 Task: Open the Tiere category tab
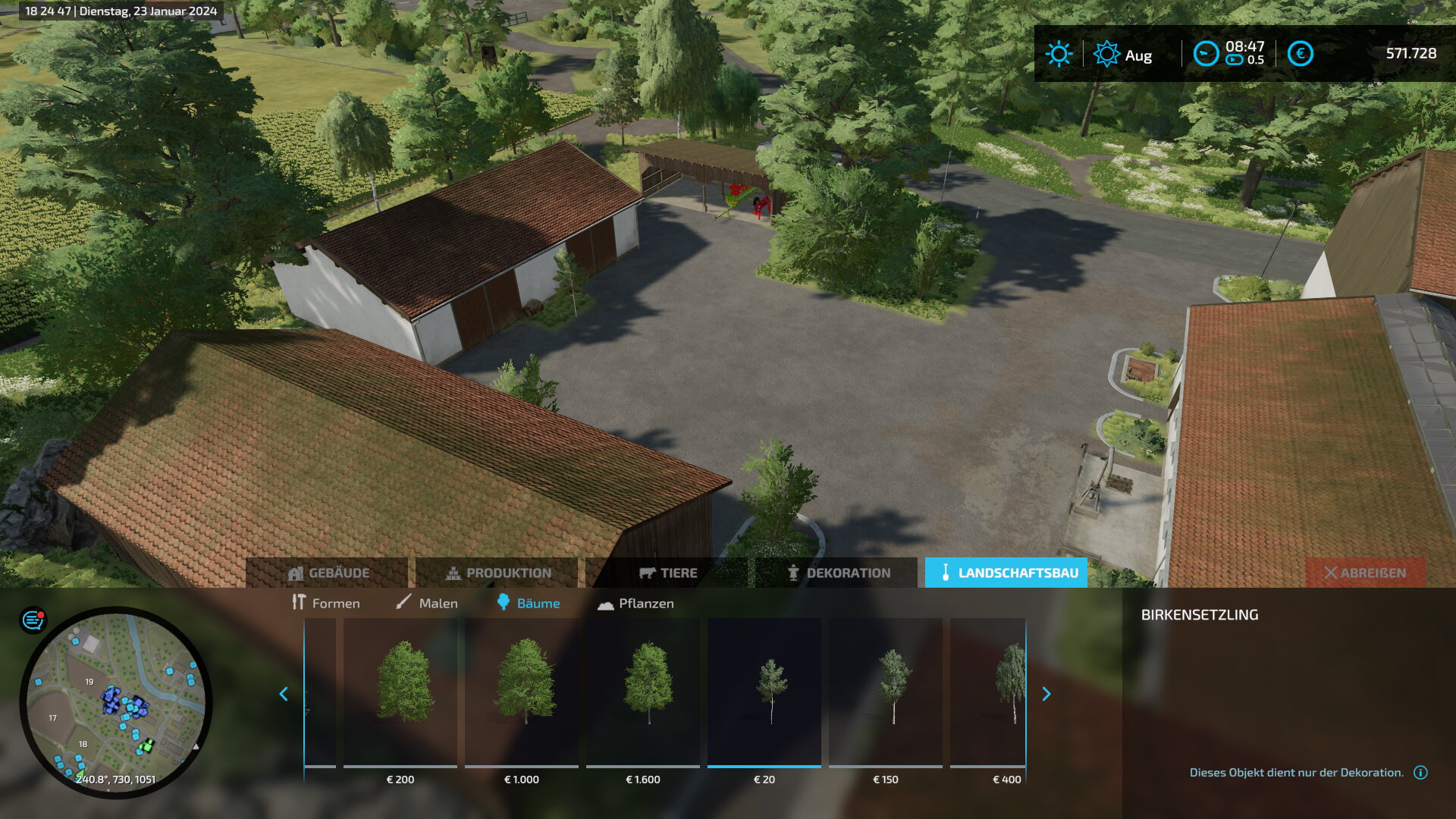[667, 573]
